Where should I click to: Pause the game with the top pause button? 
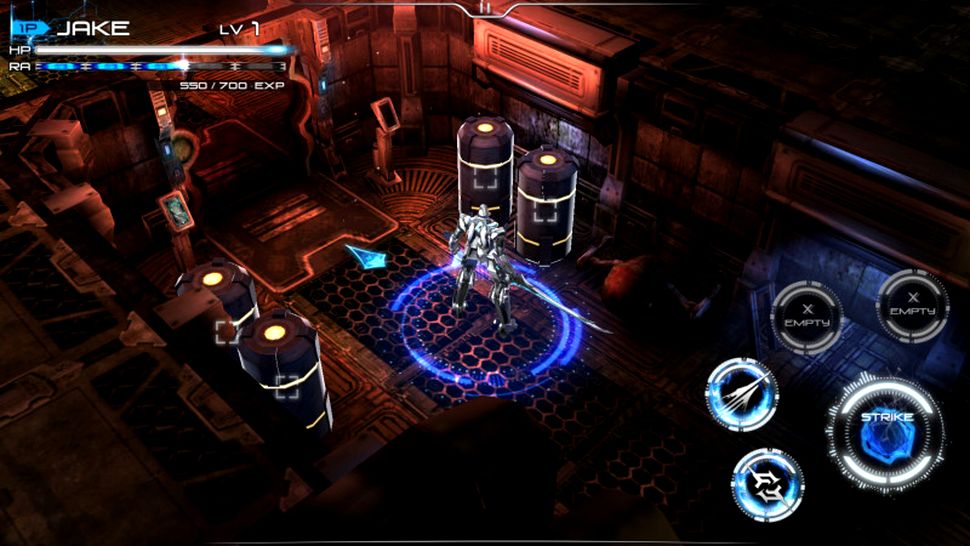click(485, 7)
